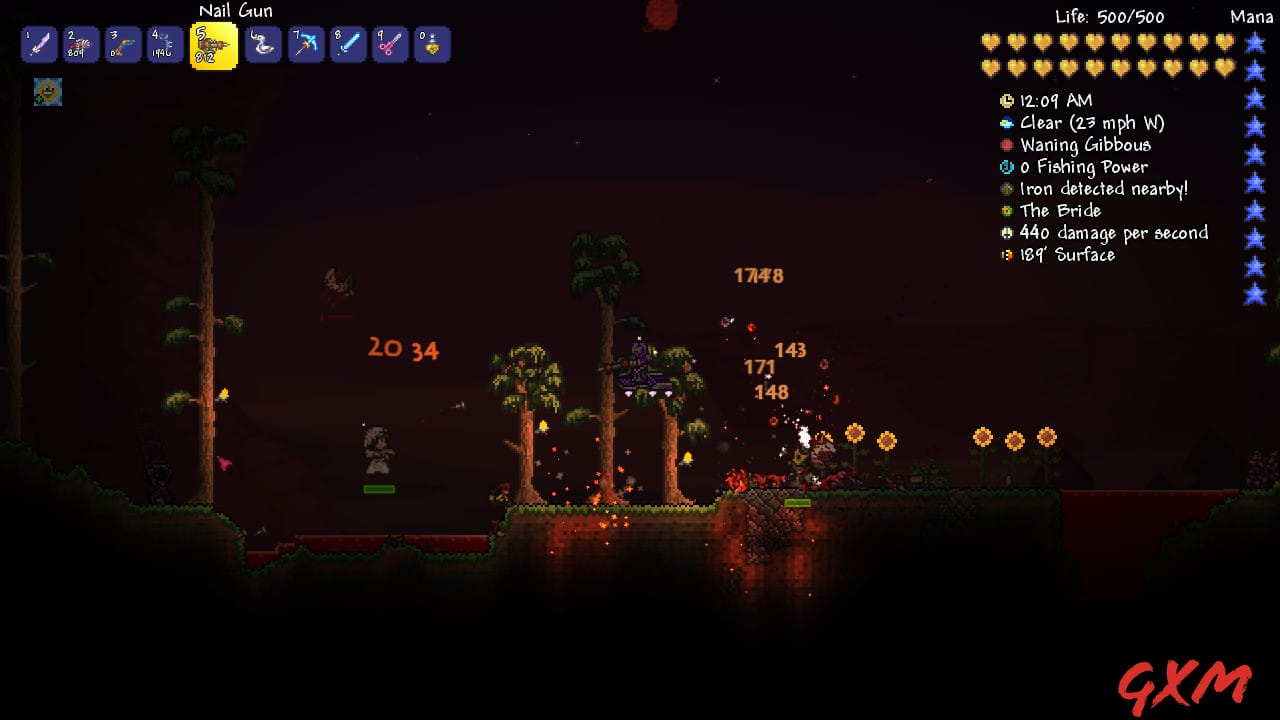Select the sword in hotbar slot 1
Screen dimensions: 1280x720
[x=38, y=44]
